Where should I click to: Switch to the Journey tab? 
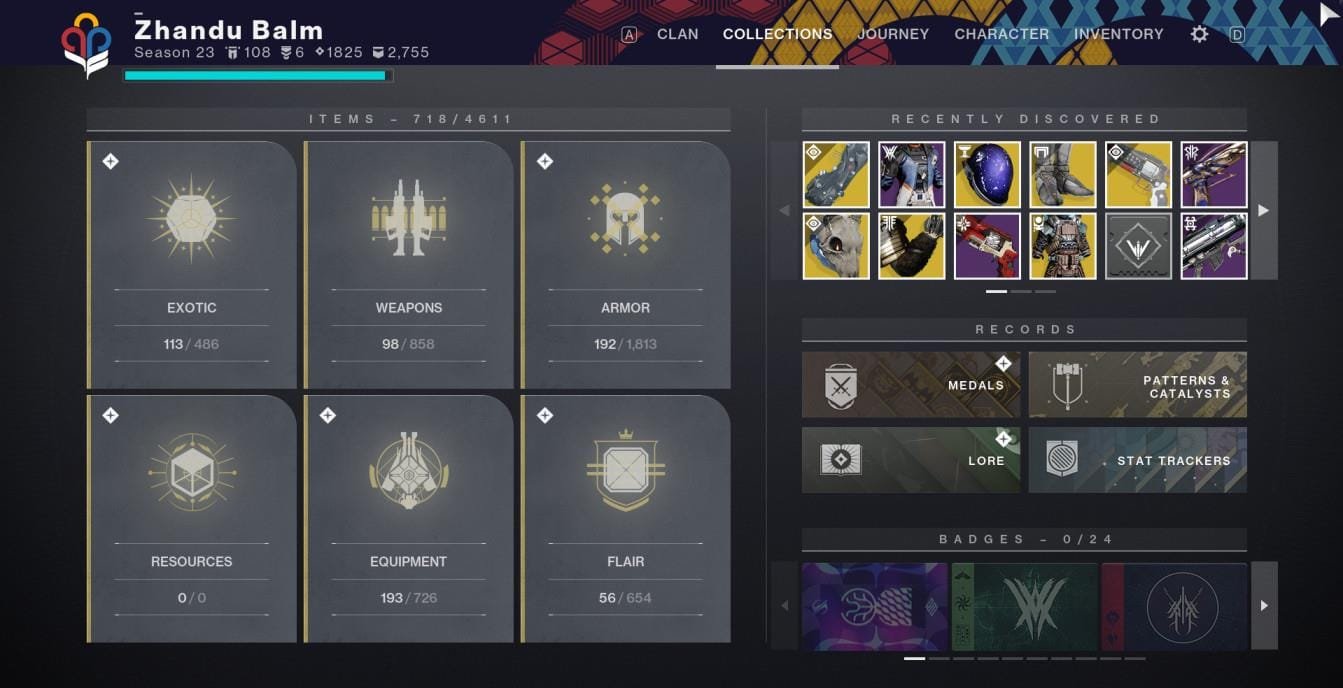pos(893,34)
